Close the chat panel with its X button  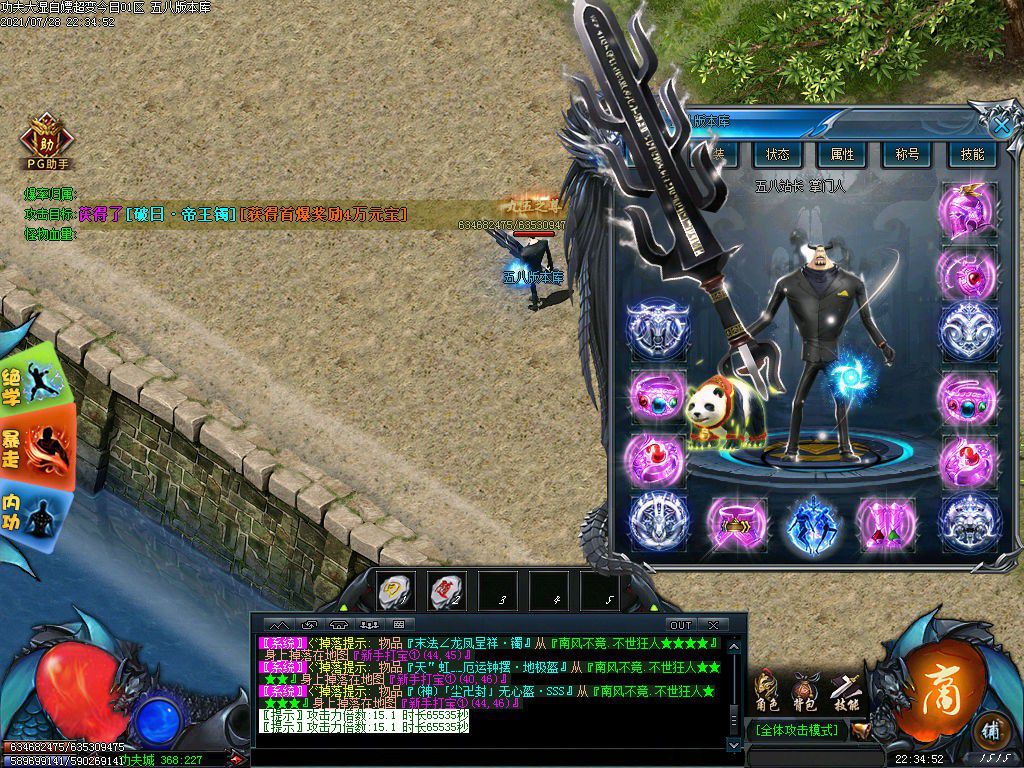coord(713,625)
